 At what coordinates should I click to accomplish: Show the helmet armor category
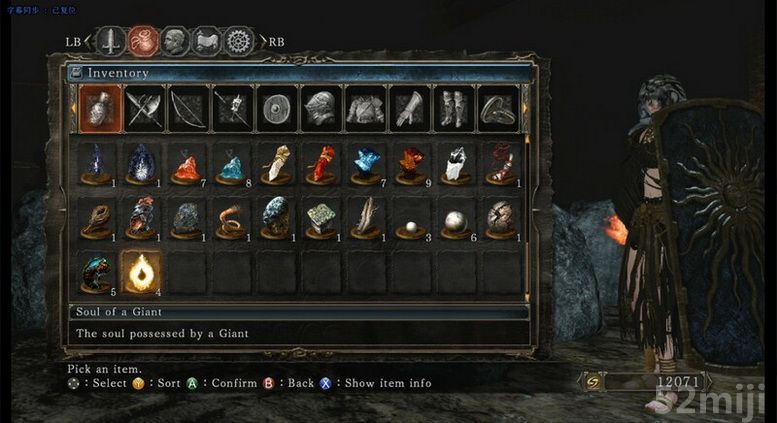point(320,108)
